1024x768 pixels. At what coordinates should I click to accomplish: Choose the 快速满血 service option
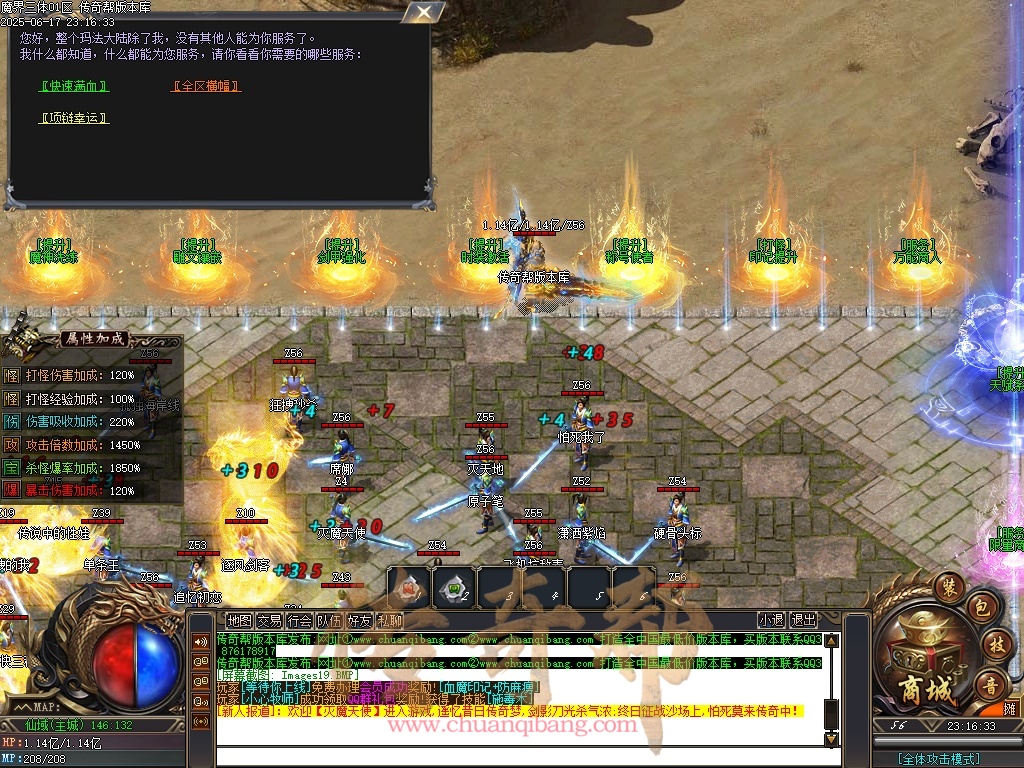point(73,86)
